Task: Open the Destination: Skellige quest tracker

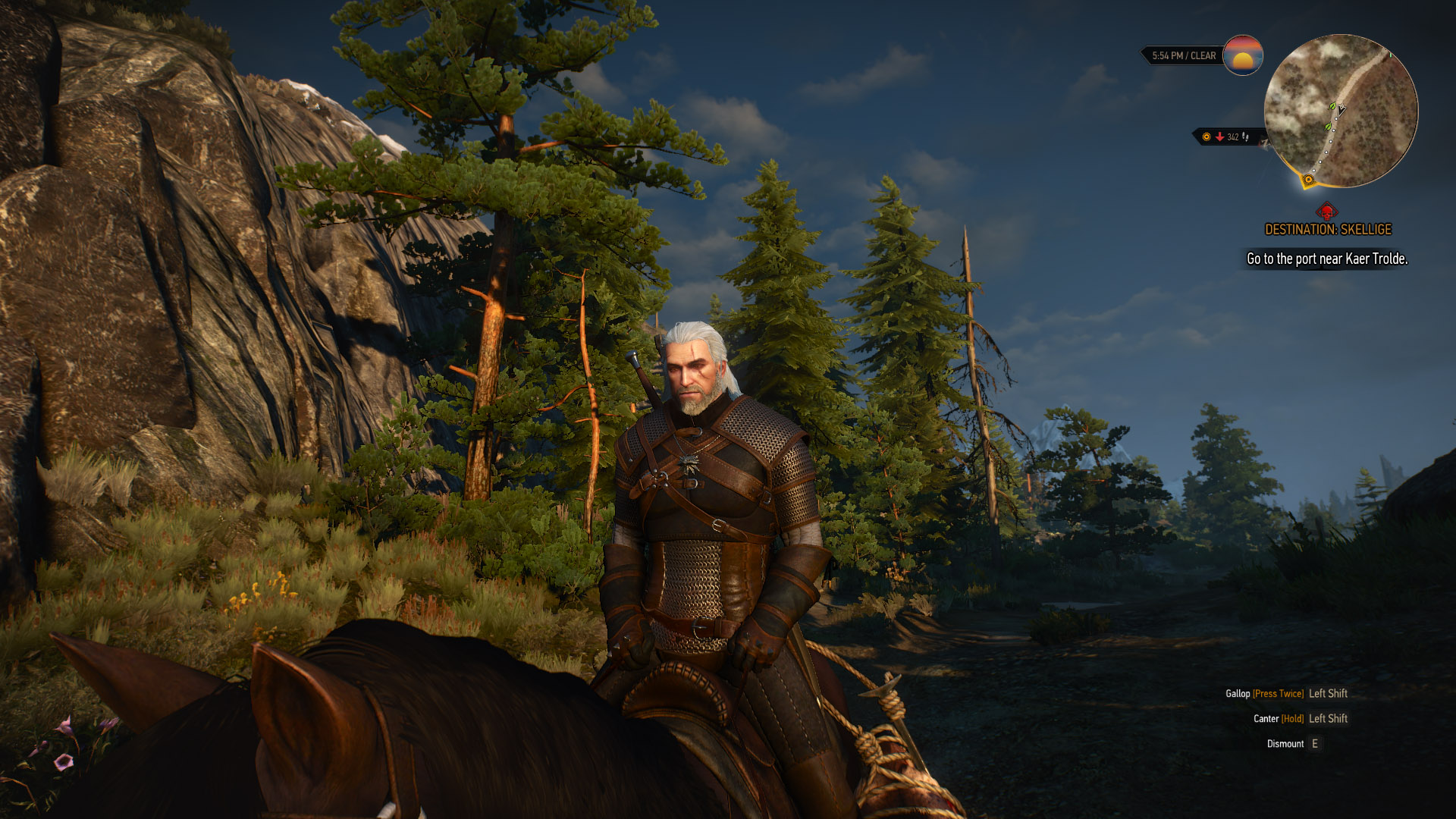Action: (1328, 229)
